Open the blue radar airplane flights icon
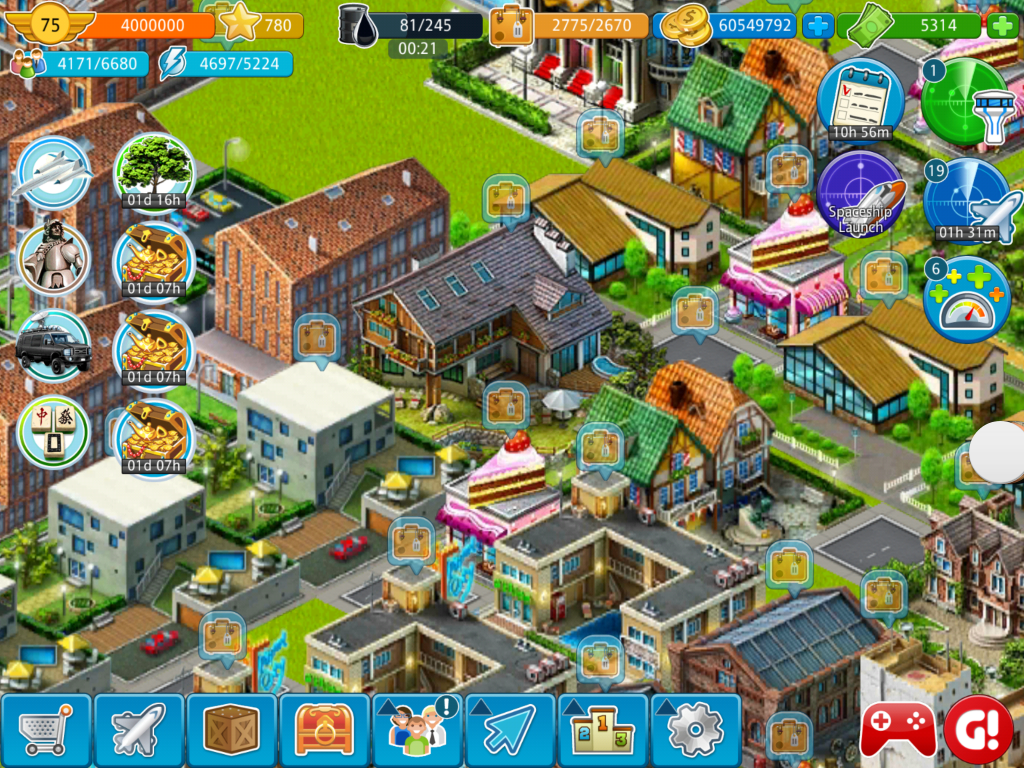This screenshot has width=1024, height=768. [x=966, y=202]
